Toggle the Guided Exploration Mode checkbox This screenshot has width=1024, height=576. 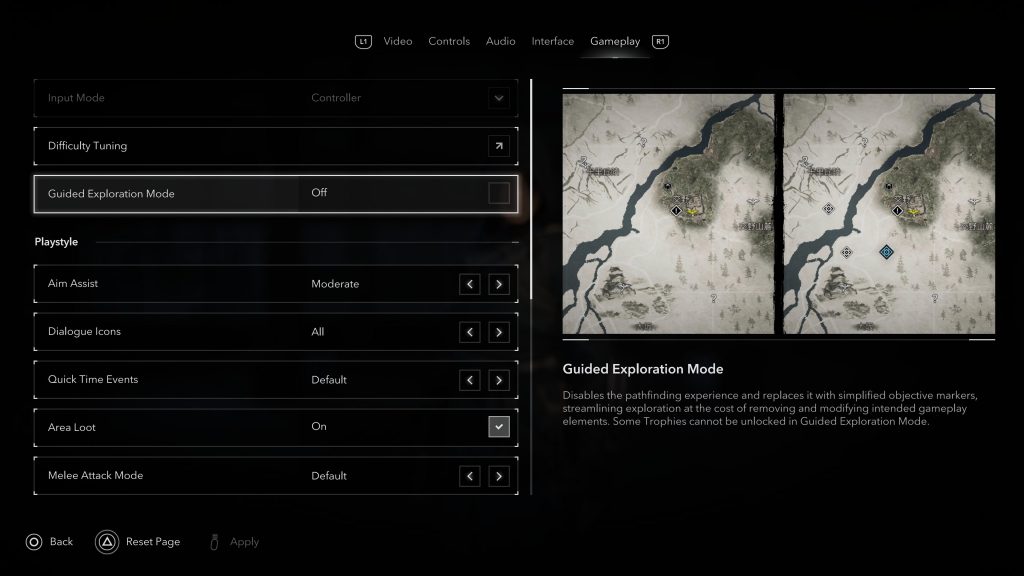coord(498,193)
